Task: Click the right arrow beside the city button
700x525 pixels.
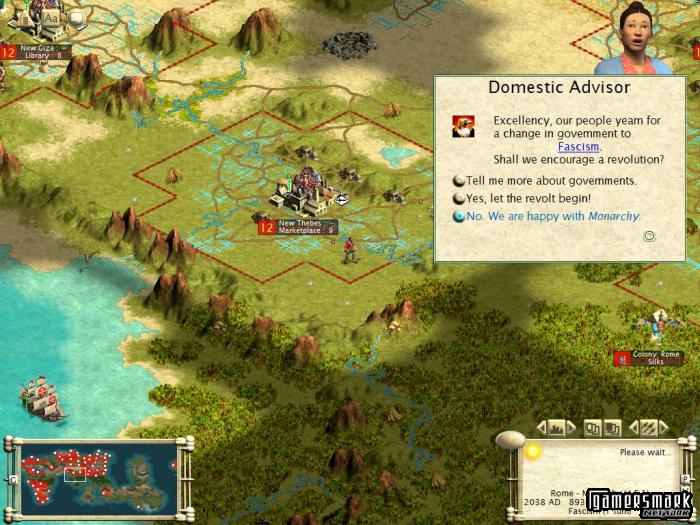Action: (x=572, y=428)
